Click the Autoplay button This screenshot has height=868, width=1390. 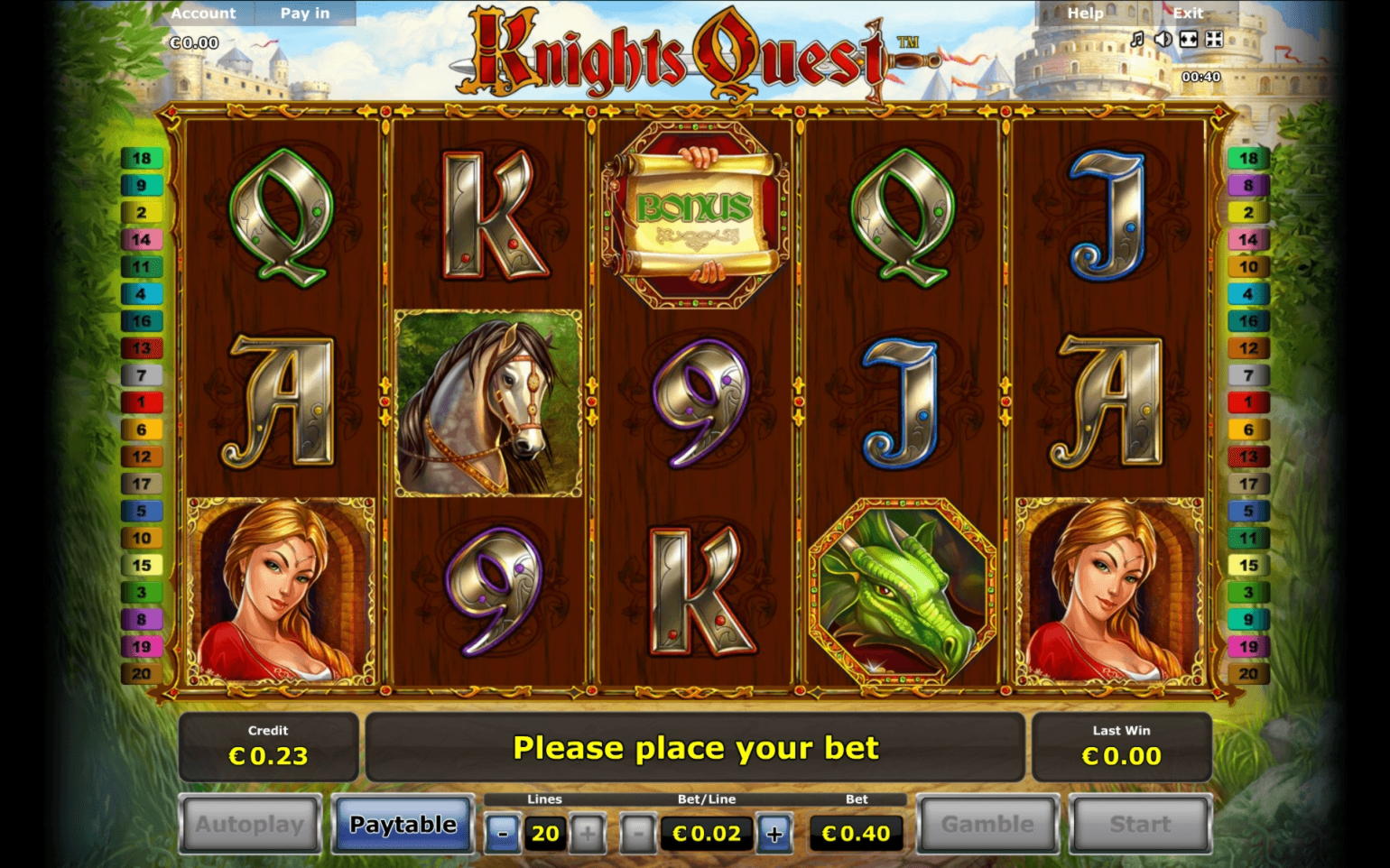(250, 824)
